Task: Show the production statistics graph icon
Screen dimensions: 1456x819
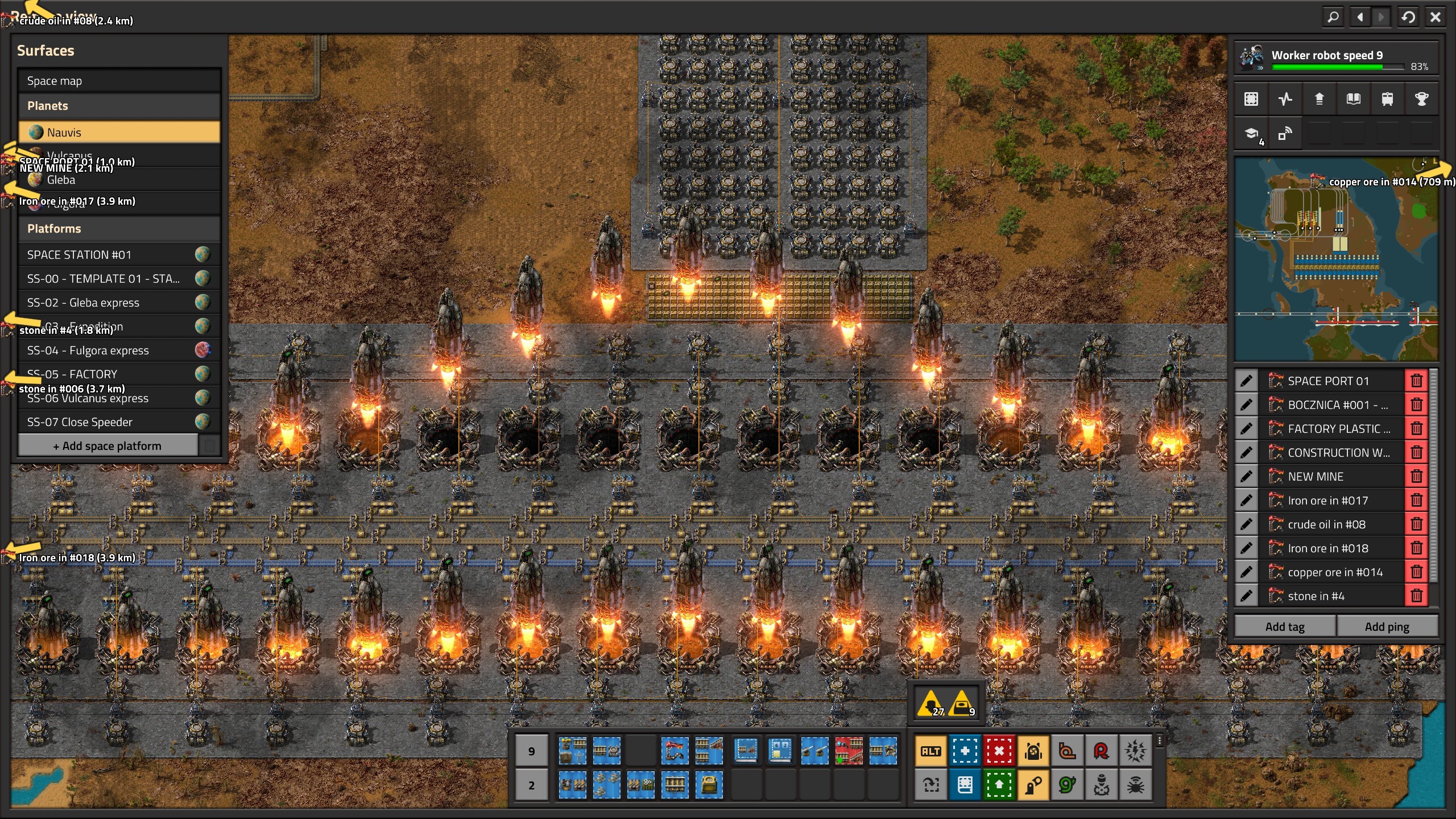Action: coord(1285,100)
